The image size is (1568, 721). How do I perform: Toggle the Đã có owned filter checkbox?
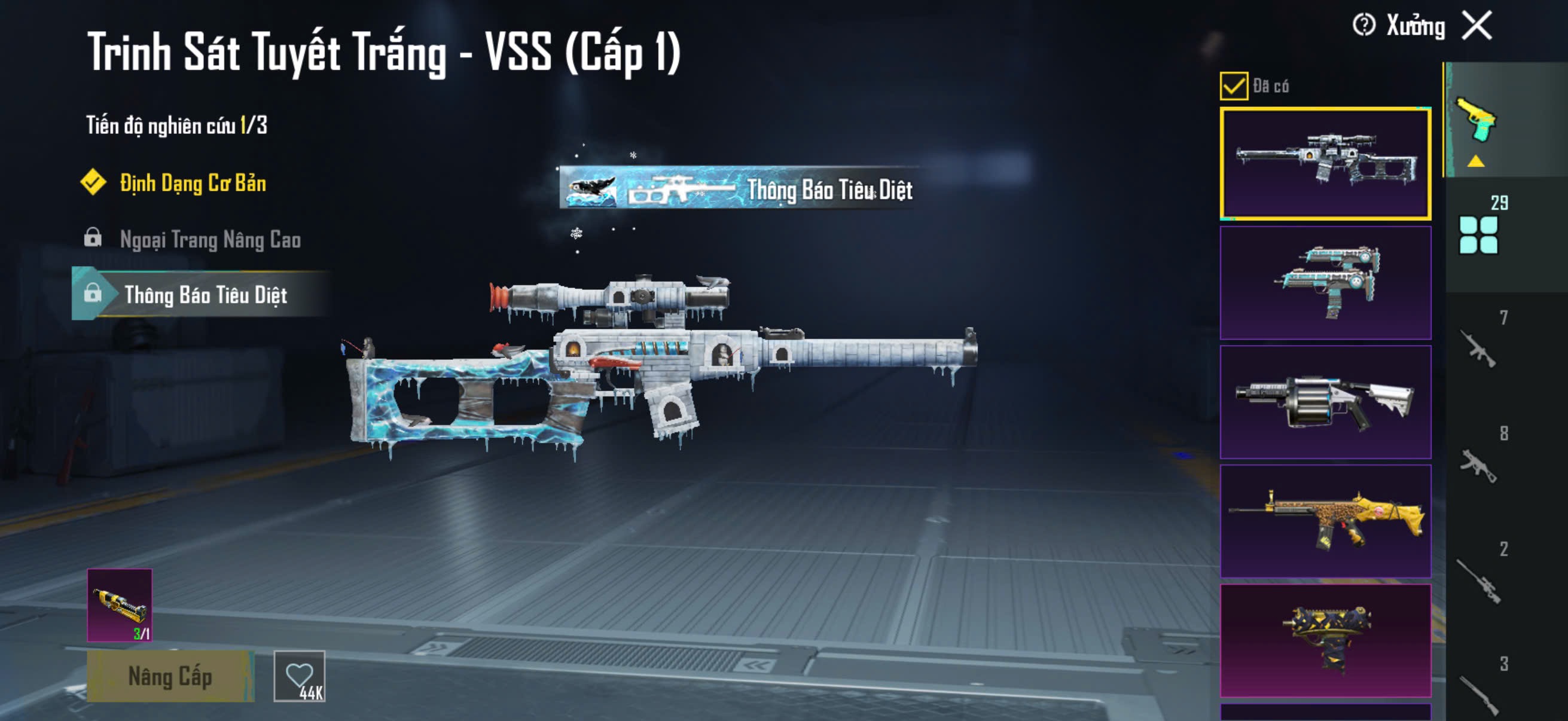click(1233, 85)
